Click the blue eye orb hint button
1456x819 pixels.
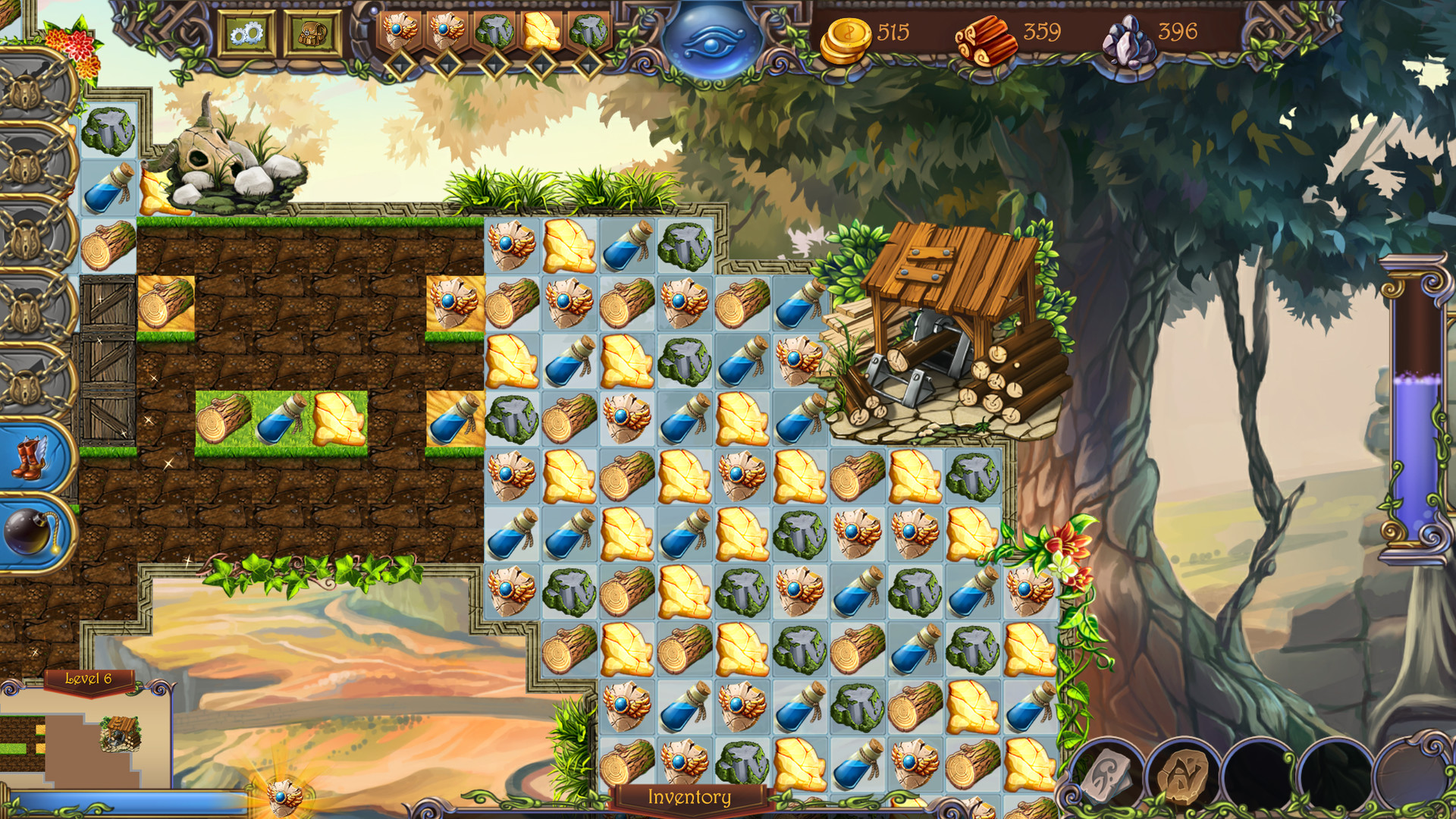pos(709,43)
